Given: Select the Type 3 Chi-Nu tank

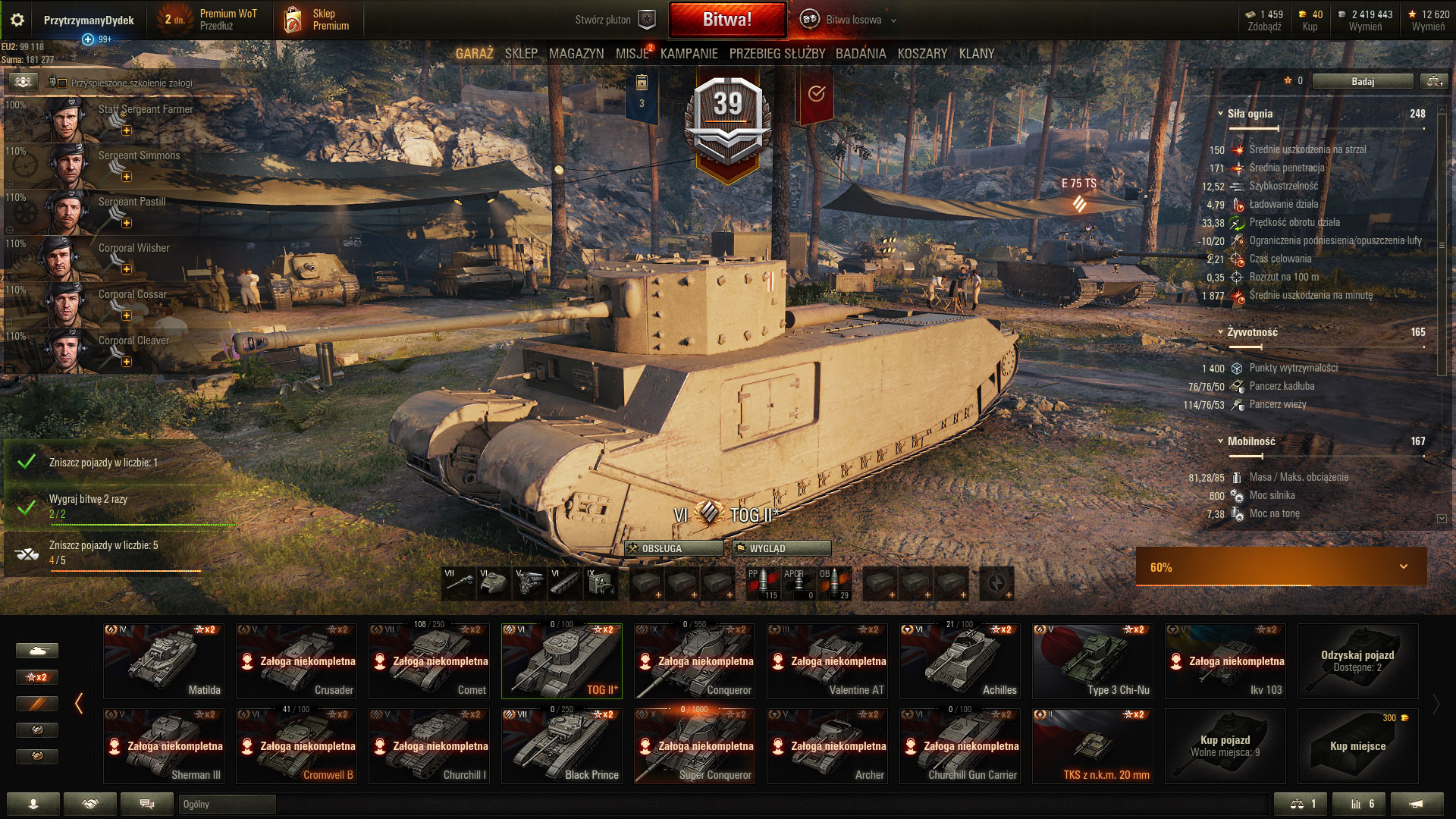Looking at the screenshot, I should click(x=1093, y=661).
